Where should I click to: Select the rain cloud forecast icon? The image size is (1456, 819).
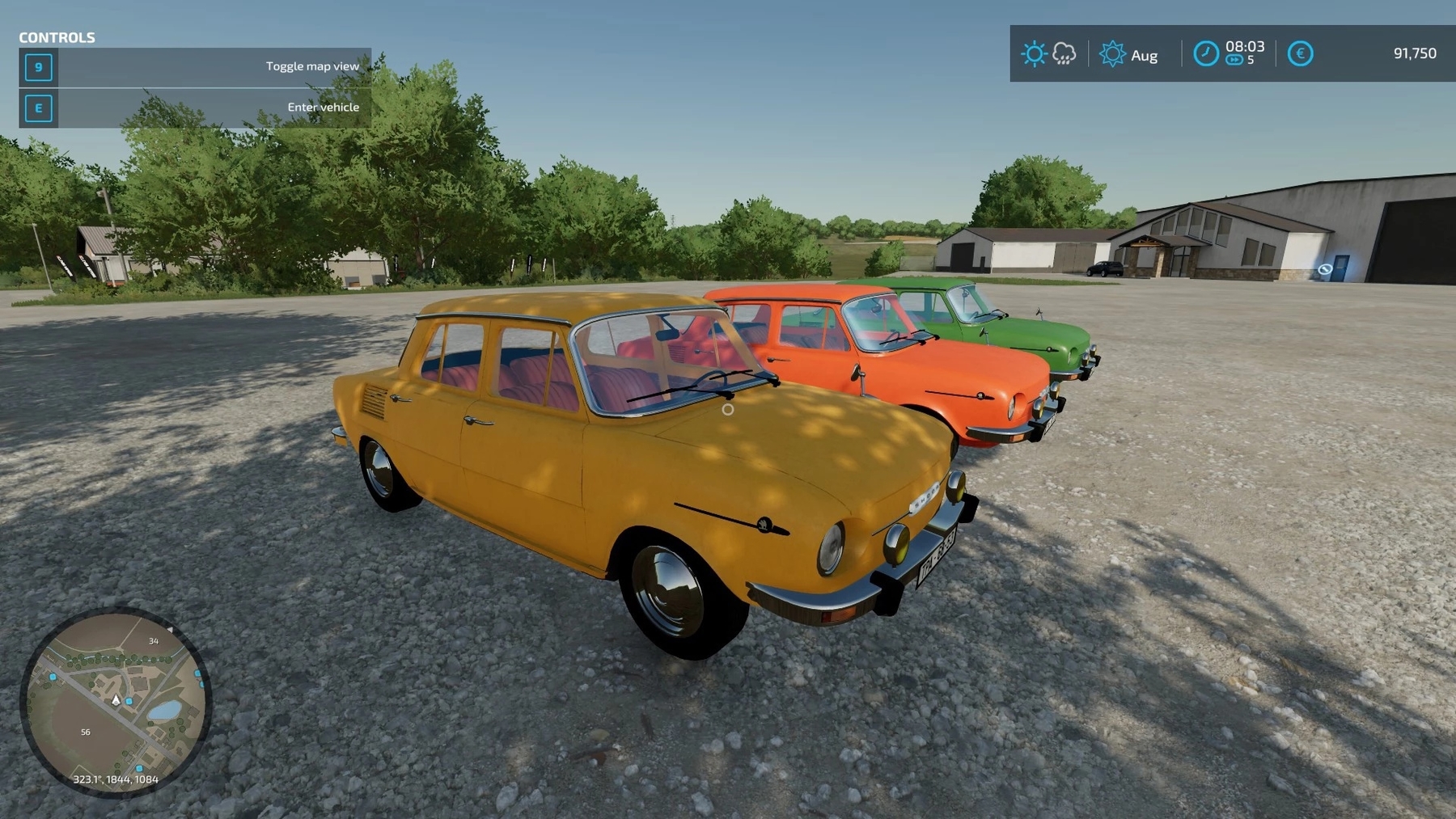1064,54
